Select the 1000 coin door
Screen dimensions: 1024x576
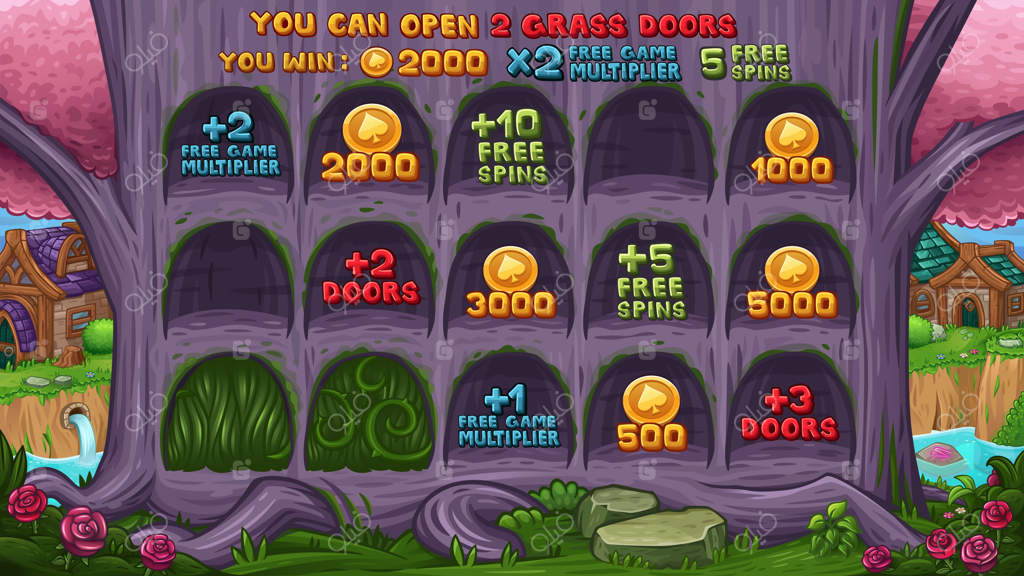tap(792, 148)
